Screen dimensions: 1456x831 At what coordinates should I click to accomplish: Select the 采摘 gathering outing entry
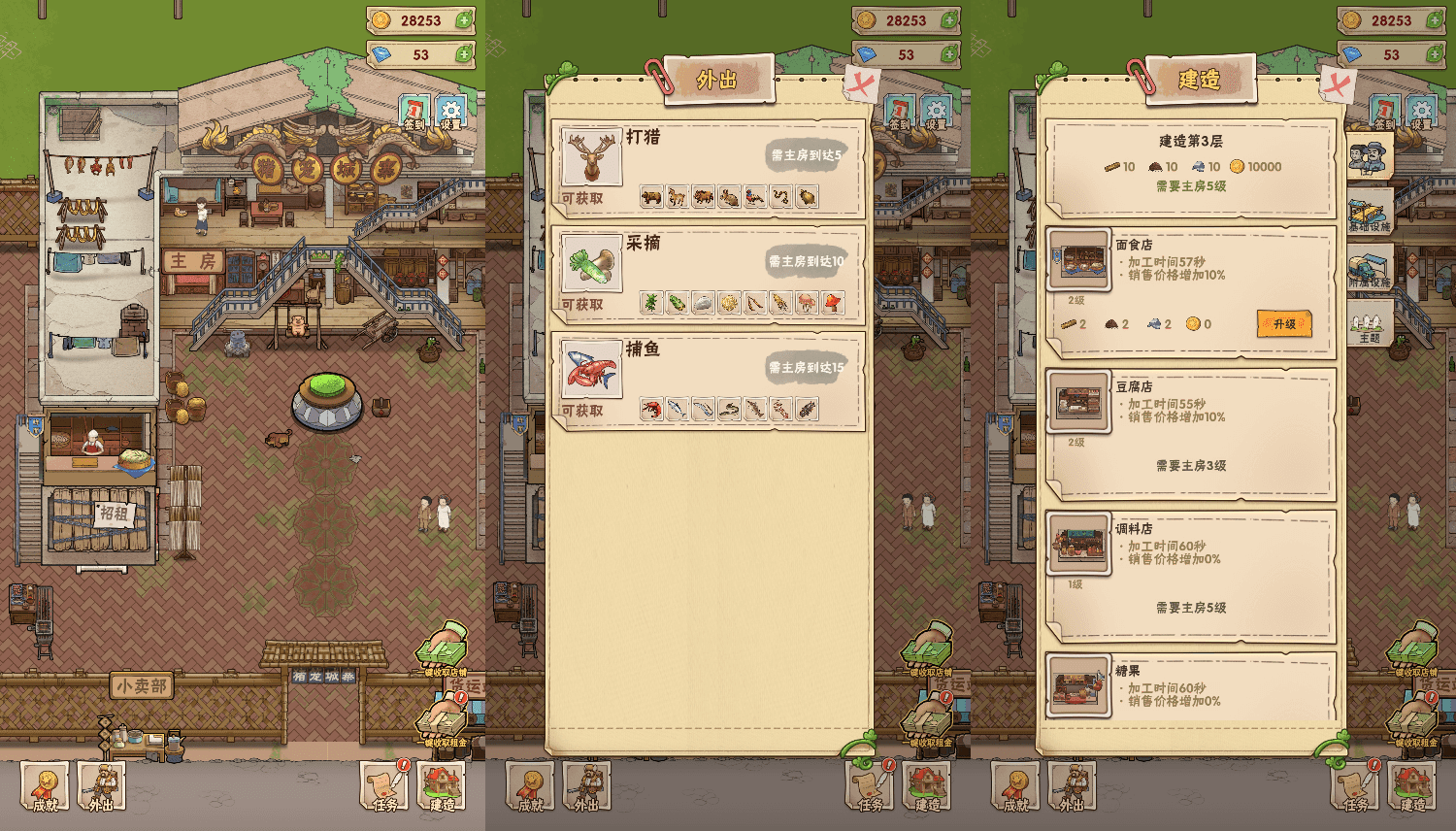(x=707, y=273)
